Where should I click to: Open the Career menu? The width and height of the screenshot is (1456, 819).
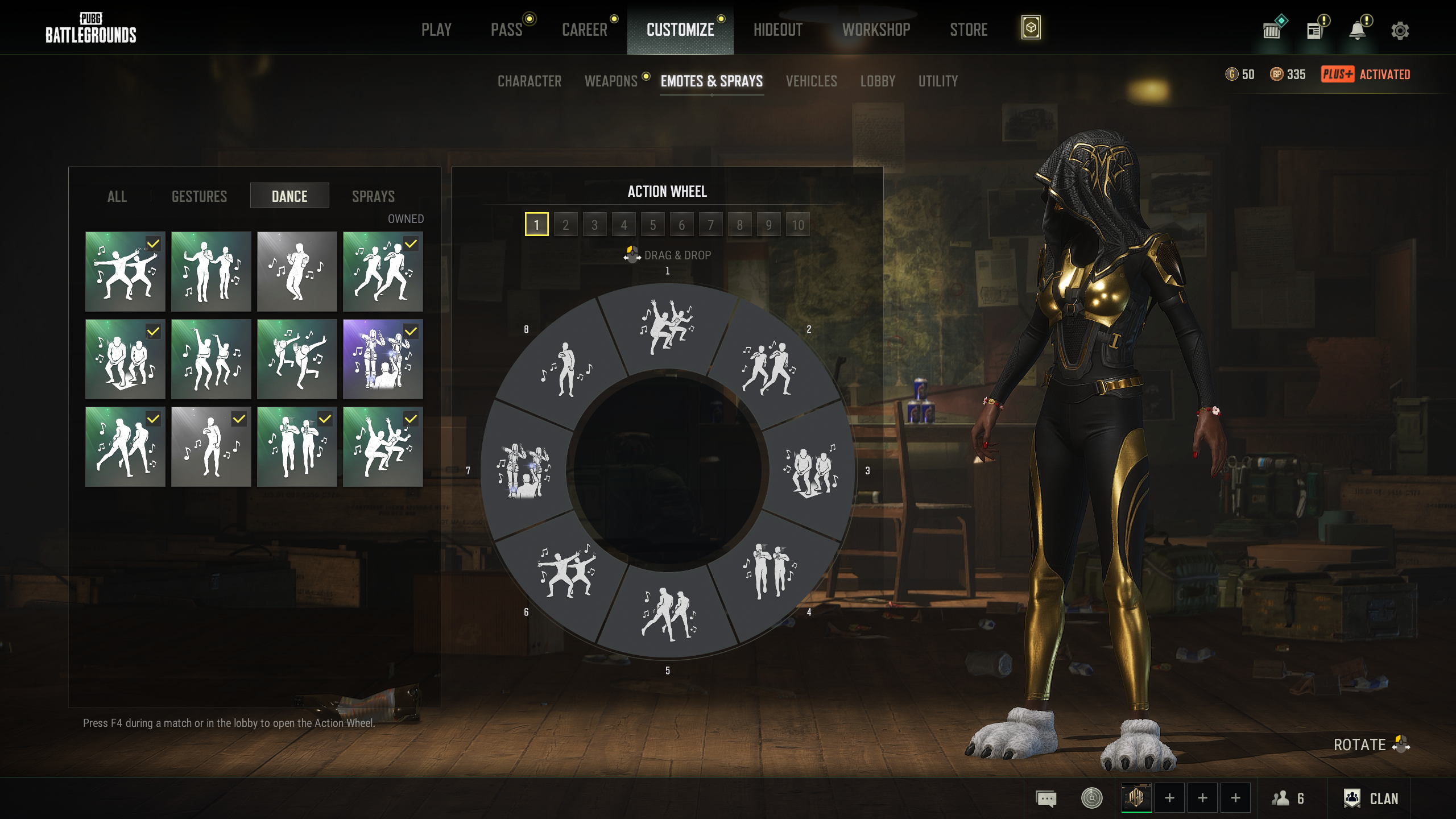click(585, 30)
